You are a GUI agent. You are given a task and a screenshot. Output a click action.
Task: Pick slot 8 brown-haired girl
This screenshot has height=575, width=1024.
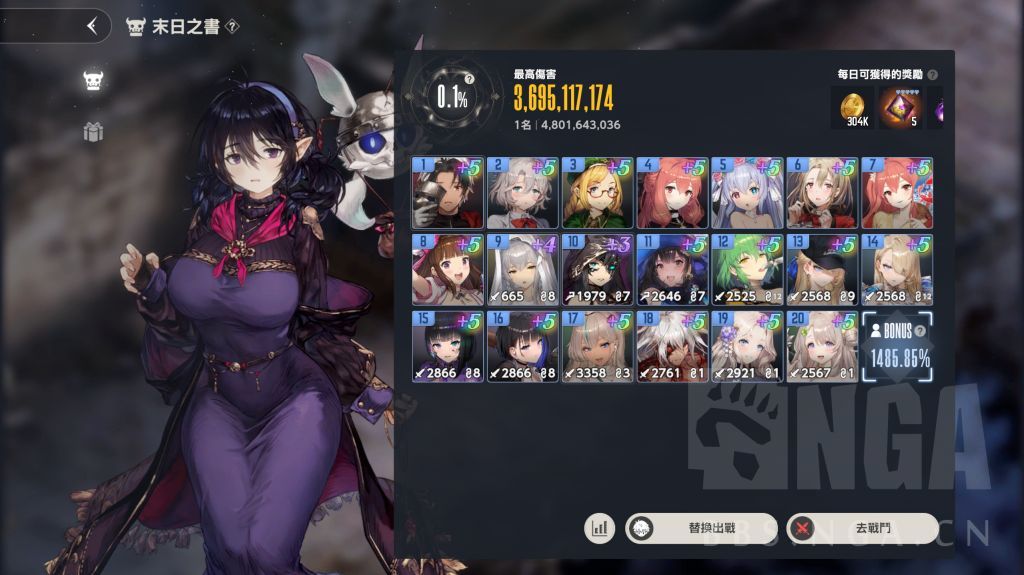pyautogui.click(x=447, y=269)
